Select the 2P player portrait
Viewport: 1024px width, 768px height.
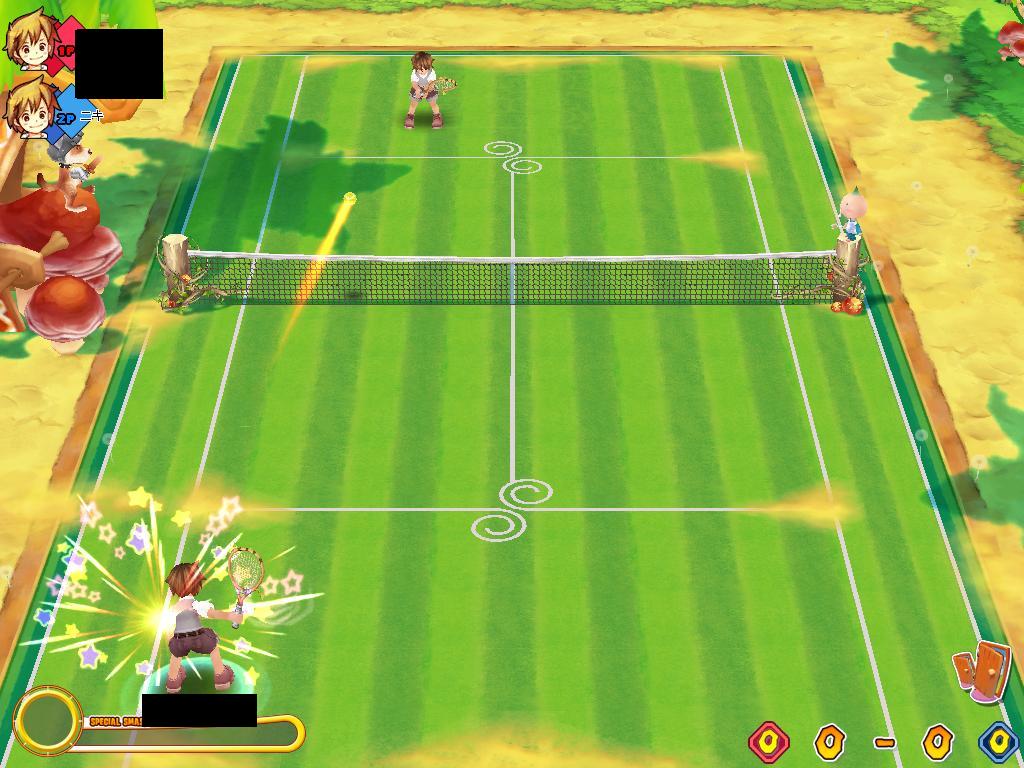29,107
